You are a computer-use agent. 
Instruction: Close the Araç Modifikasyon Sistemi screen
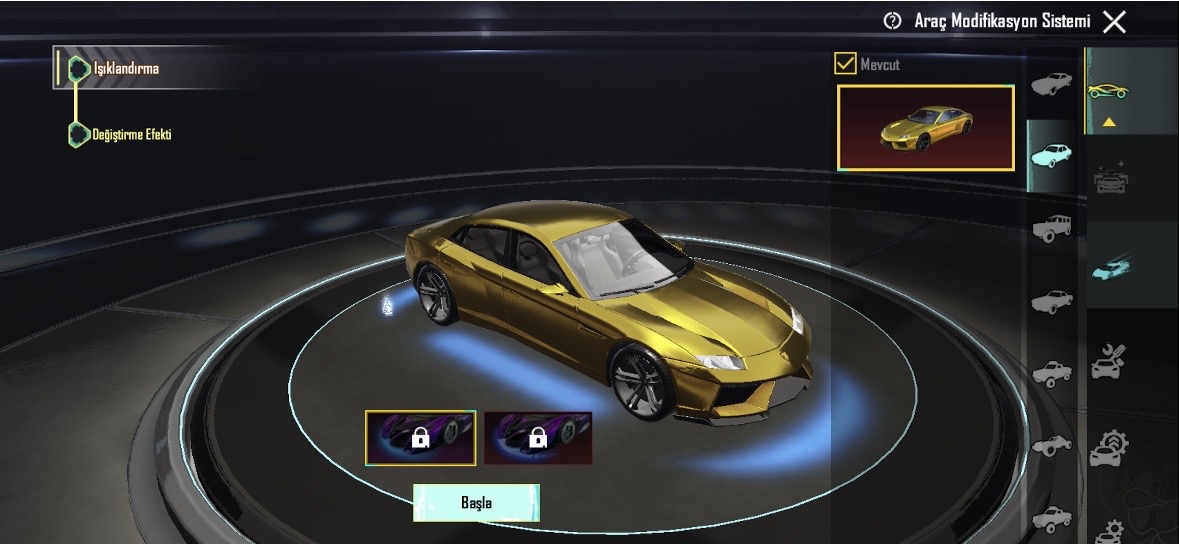point(1114,21)
